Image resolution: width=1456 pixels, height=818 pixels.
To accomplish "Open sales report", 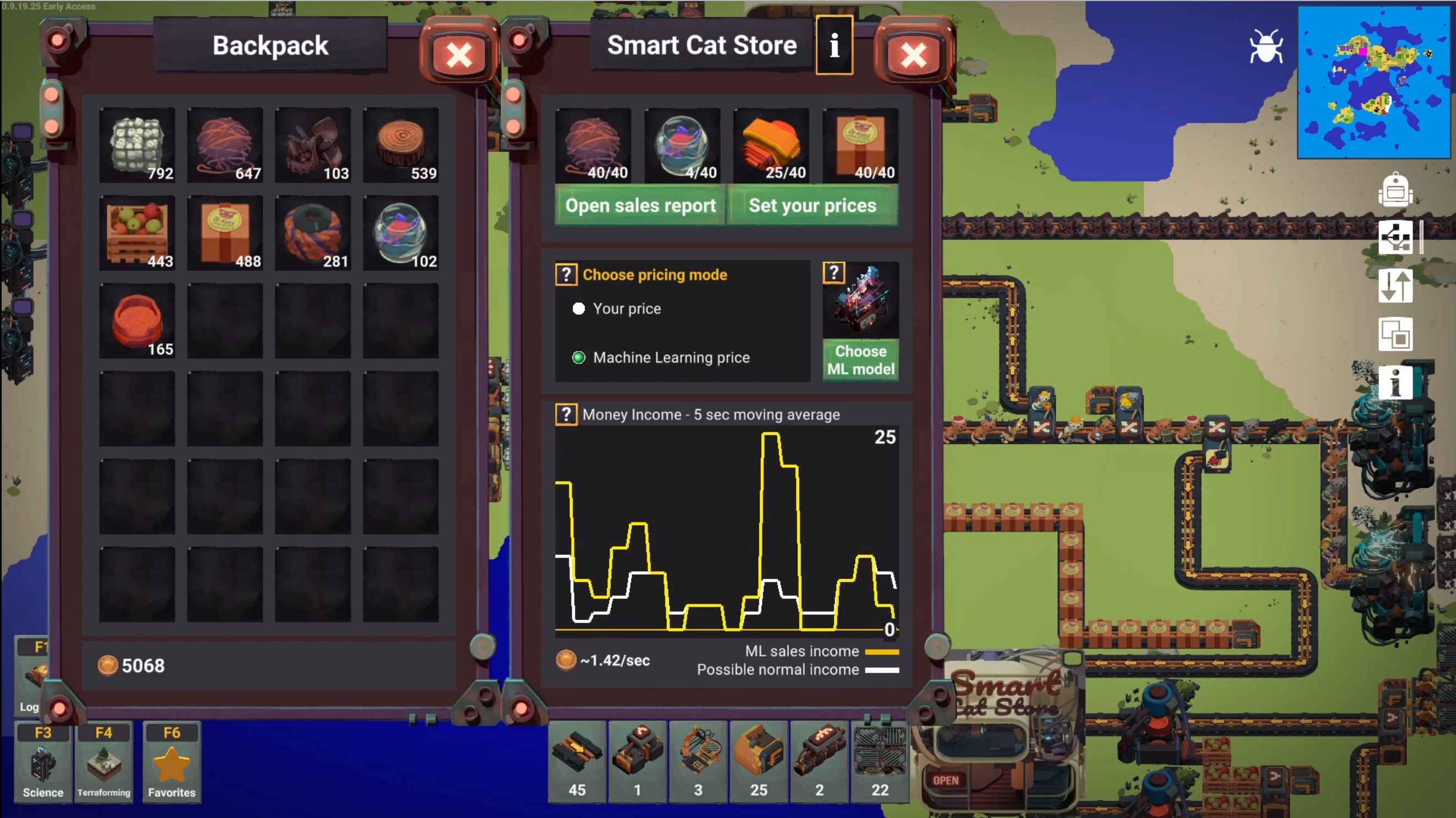I will point(640,206).
